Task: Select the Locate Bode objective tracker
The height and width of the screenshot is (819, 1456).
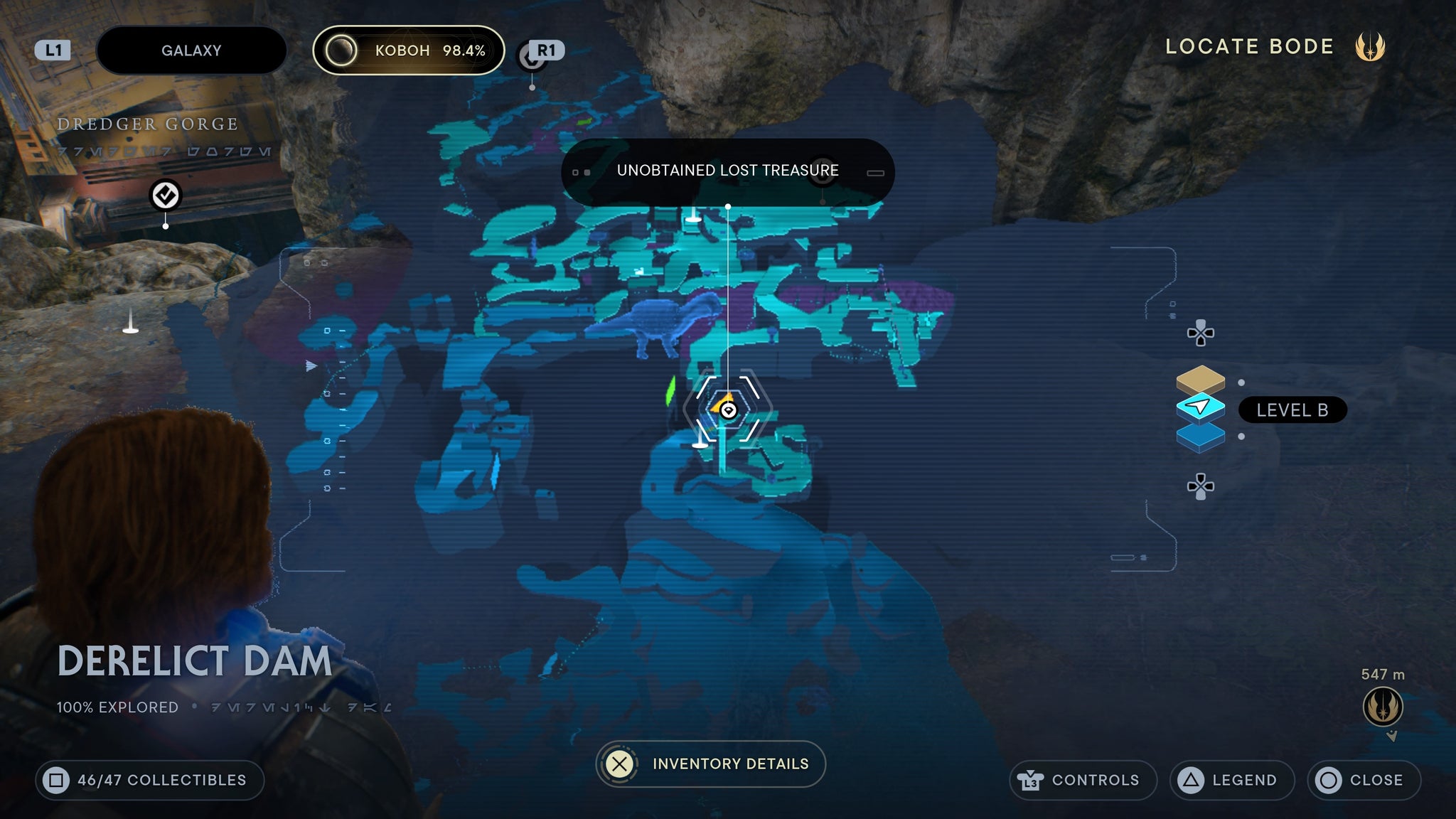Action: pos(1274,47)
